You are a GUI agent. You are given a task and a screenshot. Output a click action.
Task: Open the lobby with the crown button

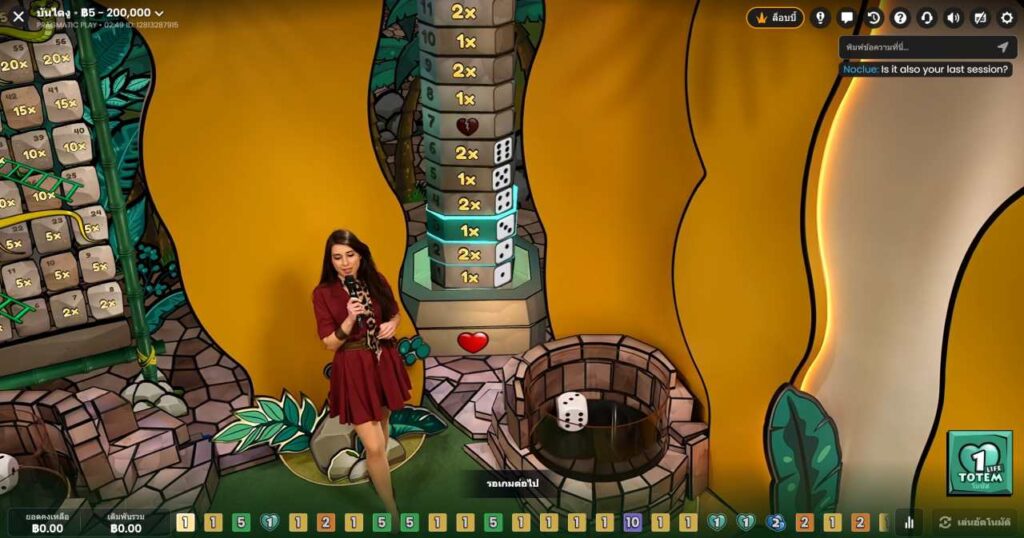point(775,18)
